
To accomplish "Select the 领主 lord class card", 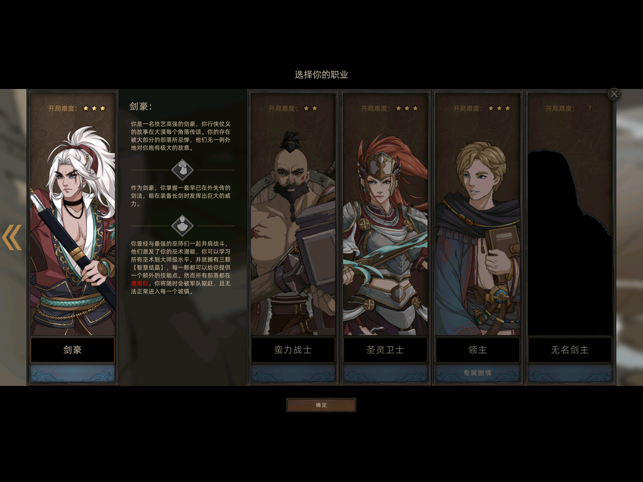I will click(x=477, y=230).
